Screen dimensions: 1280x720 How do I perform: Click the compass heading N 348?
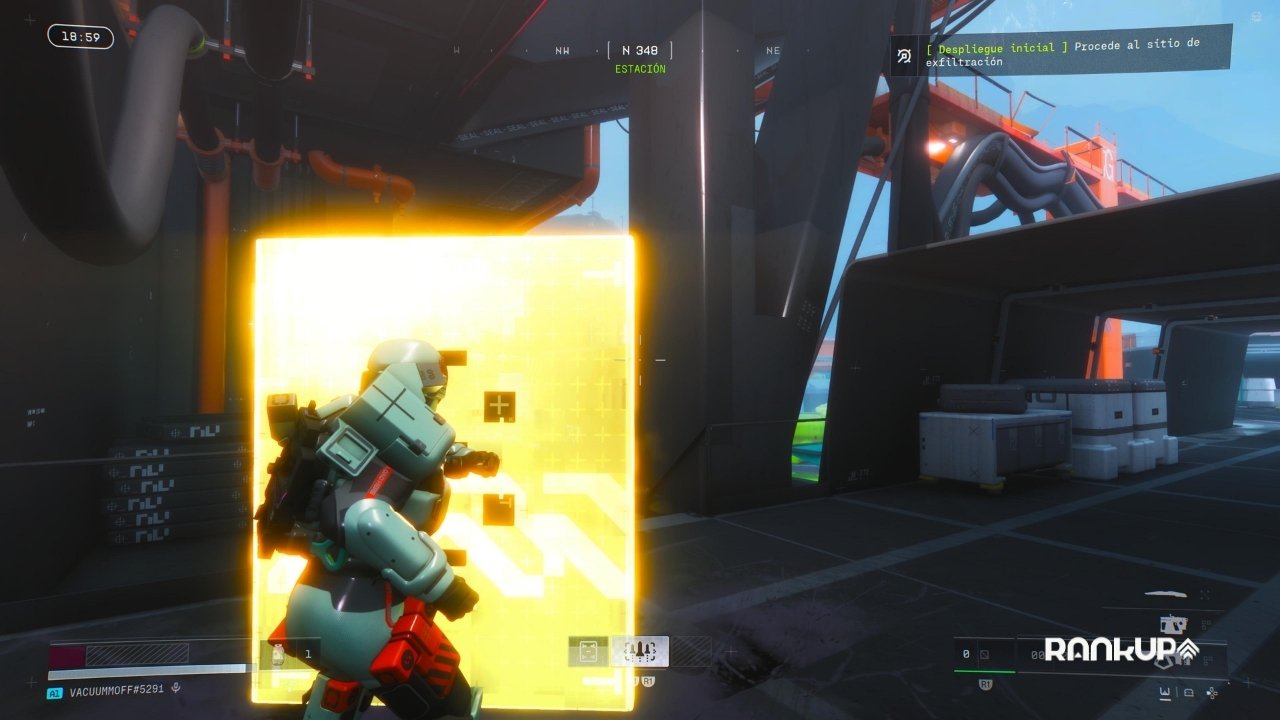(x=640, y=50)
